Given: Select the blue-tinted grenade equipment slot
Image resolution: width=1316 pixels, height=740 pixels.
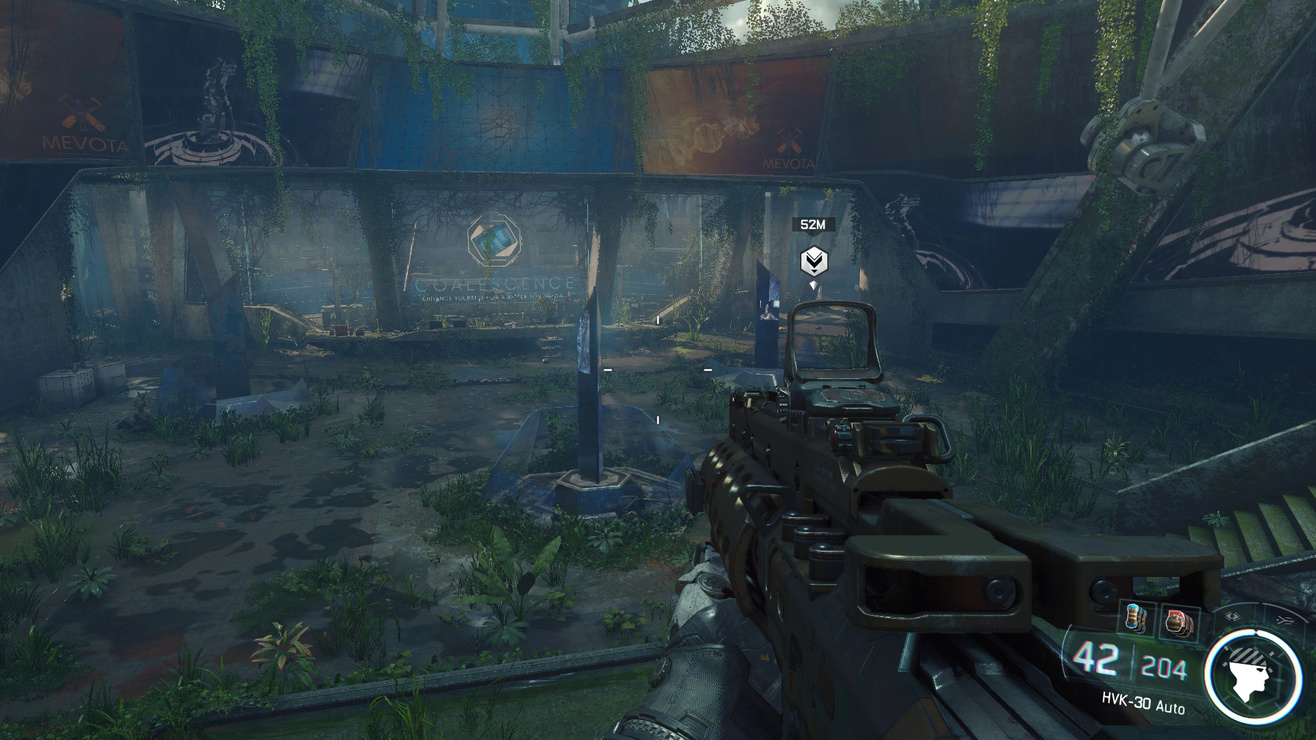Looking at the screenshot, I should [1134, 618].
